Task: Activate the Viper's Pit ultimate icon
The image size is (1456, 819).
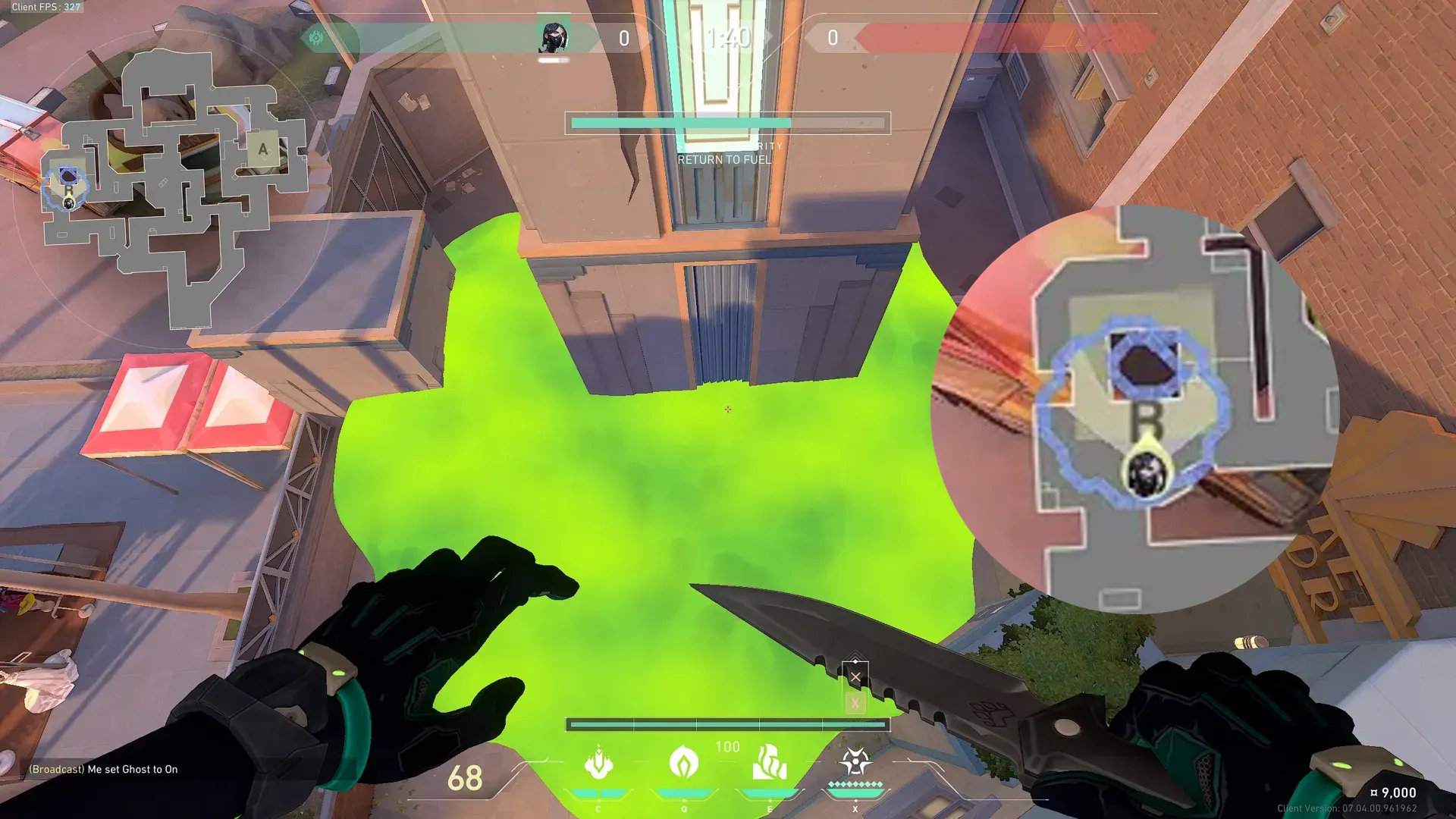Action: 855,761
